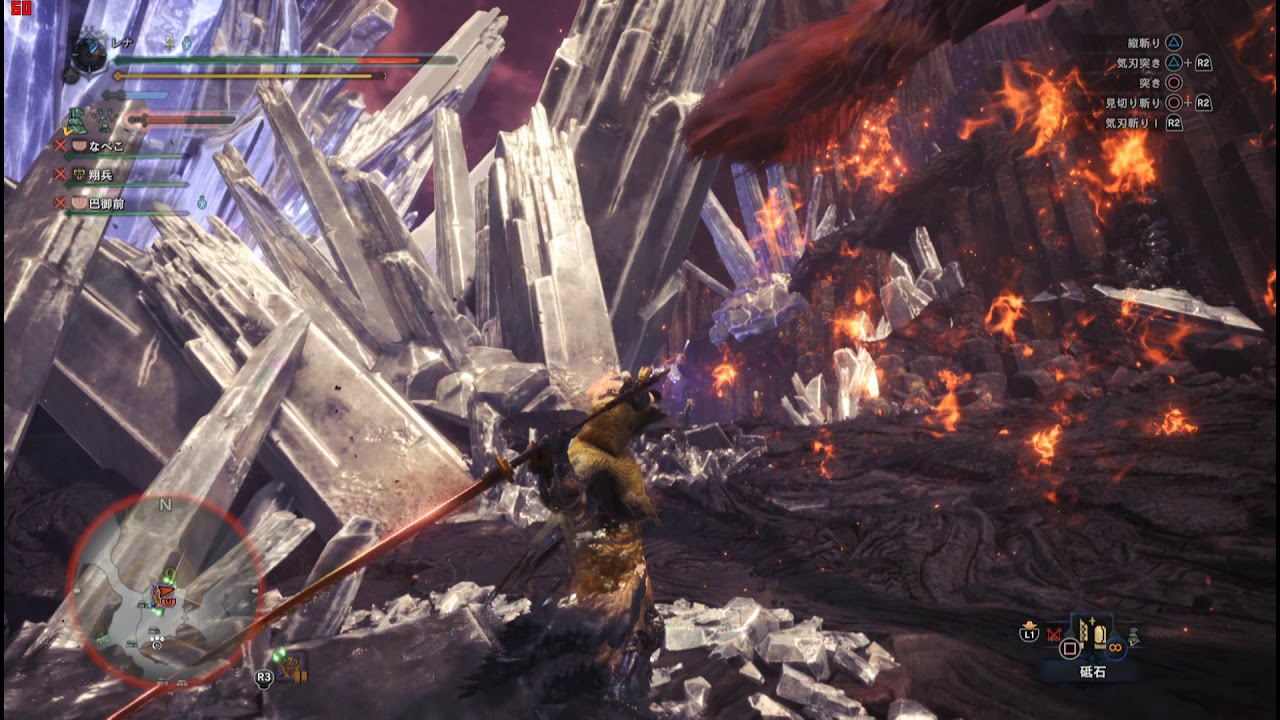Select party member なべこ in the list

tap(106, 146)
